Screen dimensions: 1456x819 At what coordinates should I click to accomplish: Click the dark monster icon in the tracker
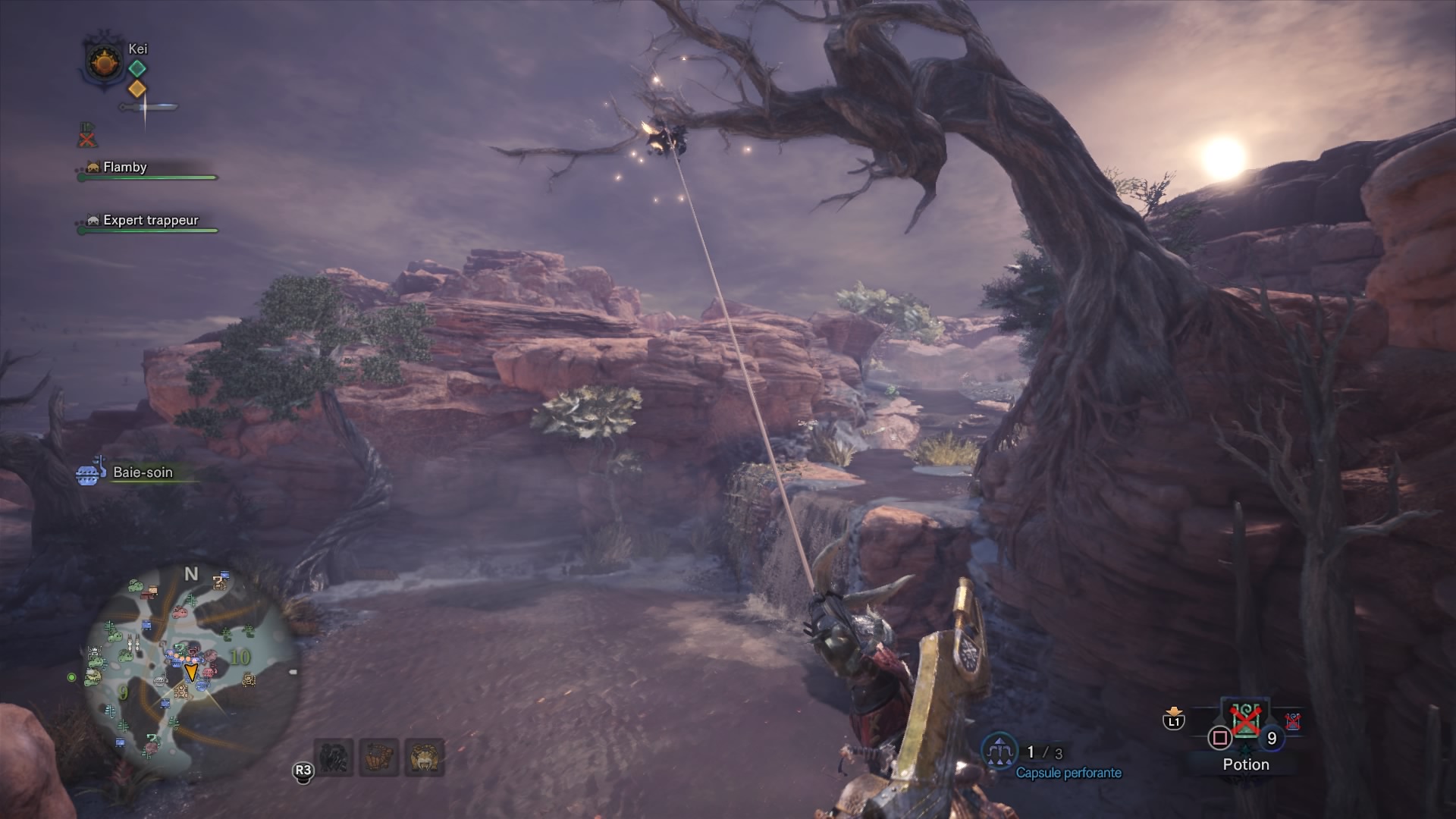point(334,758)
